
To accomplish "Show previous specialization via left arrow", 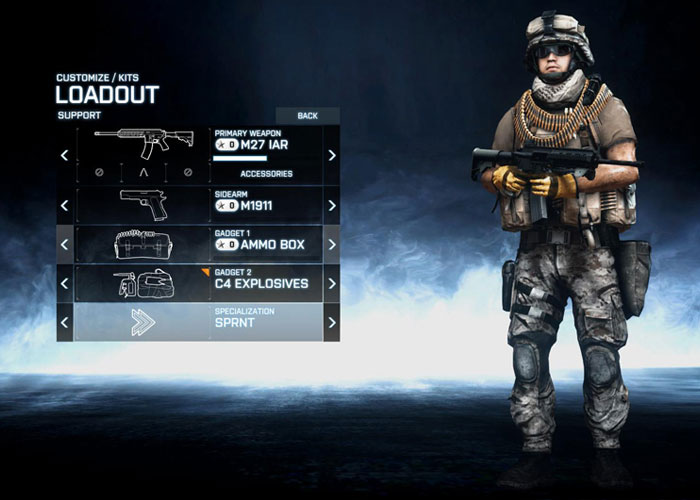I will point(65,322).
